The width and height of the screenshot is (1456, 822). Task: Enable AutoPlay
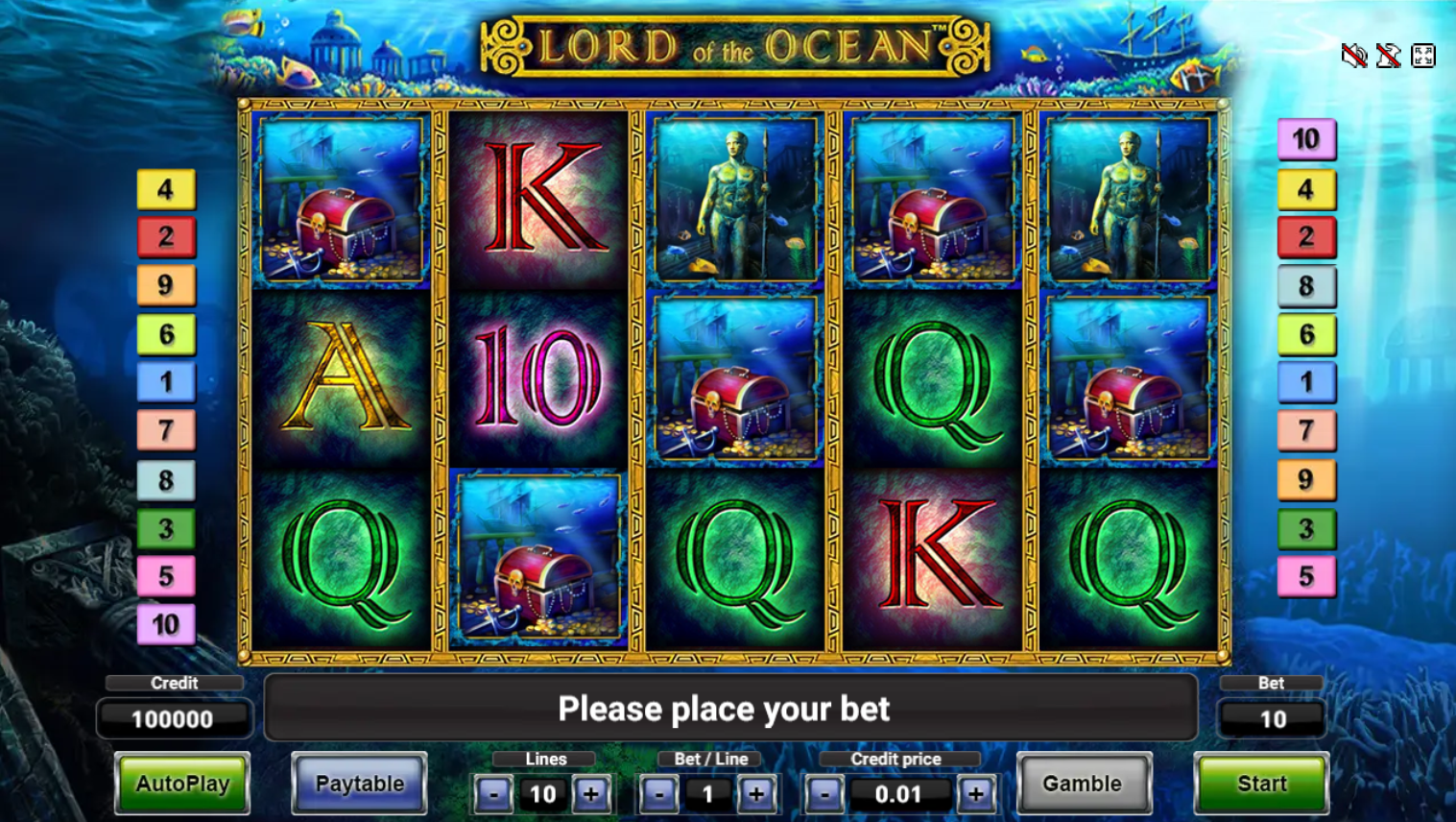(x=181, y=784)
